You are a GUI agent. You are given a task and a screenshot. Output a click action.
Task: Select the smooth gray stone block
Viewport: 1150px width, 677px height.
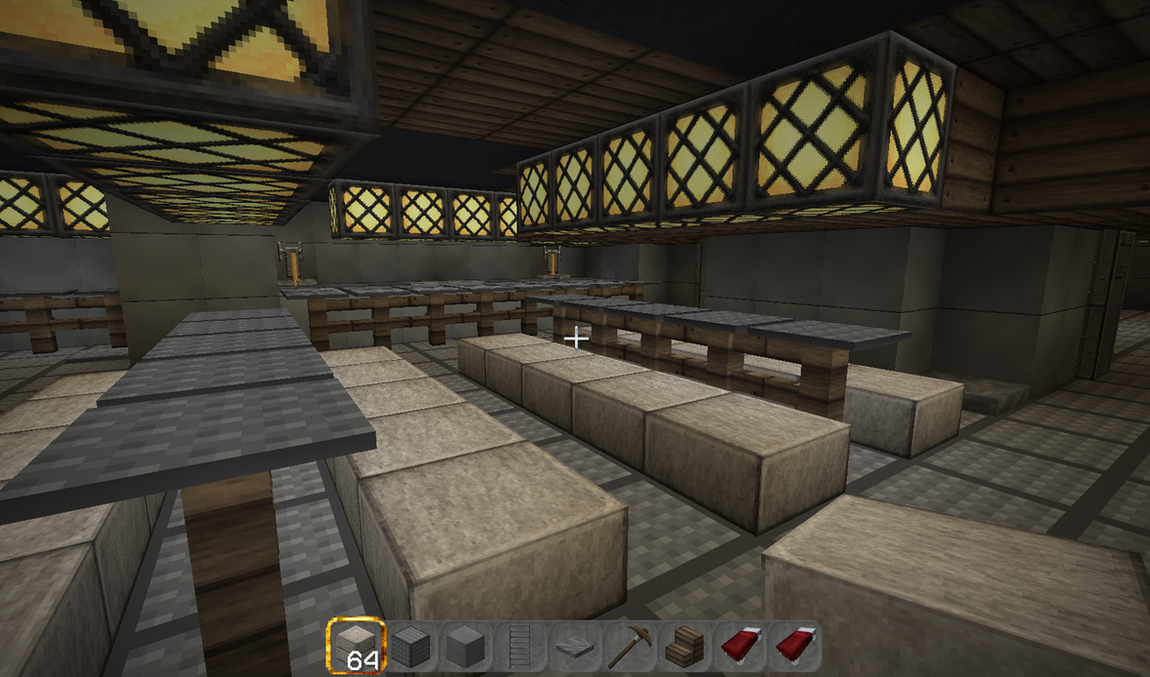click(x=465, y=645)
